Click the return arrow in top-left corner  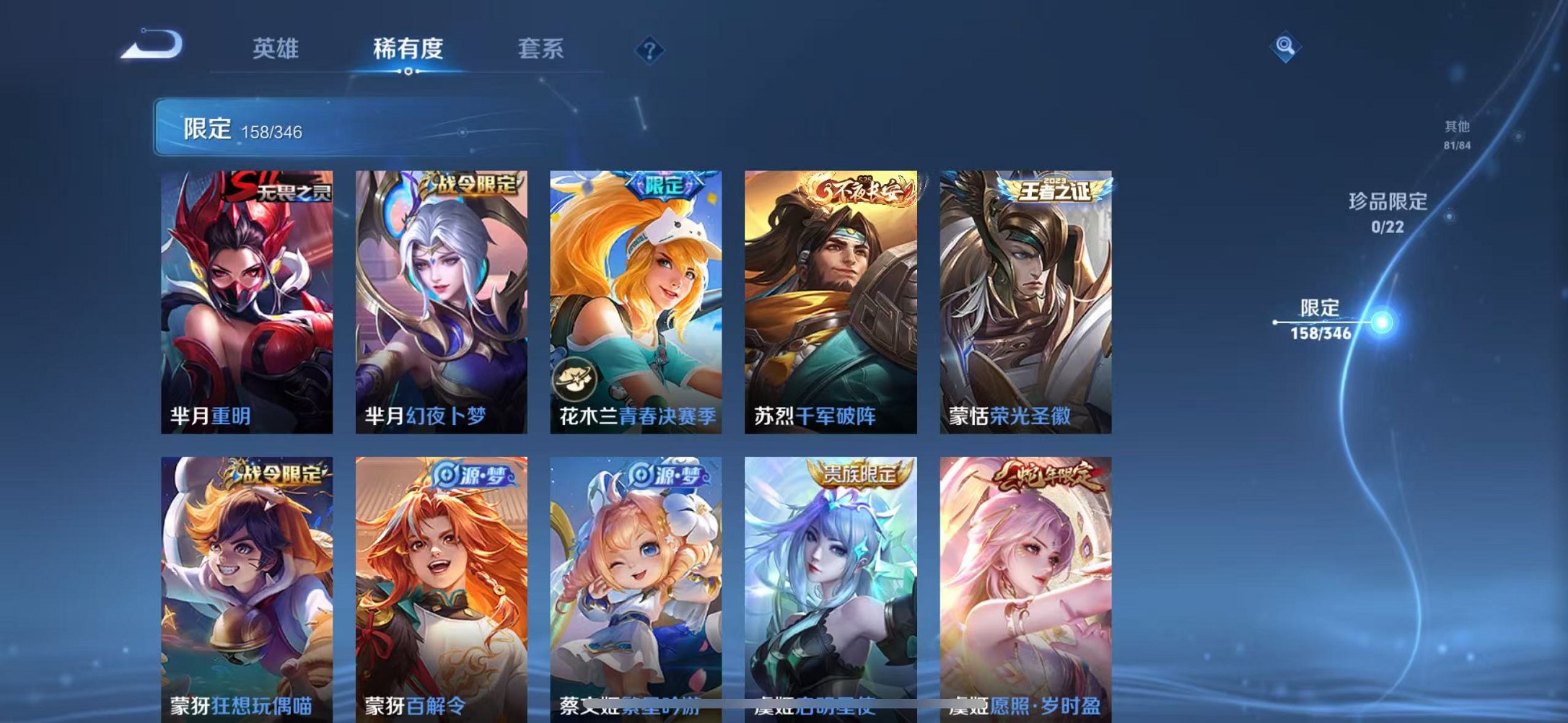(152, 45)
